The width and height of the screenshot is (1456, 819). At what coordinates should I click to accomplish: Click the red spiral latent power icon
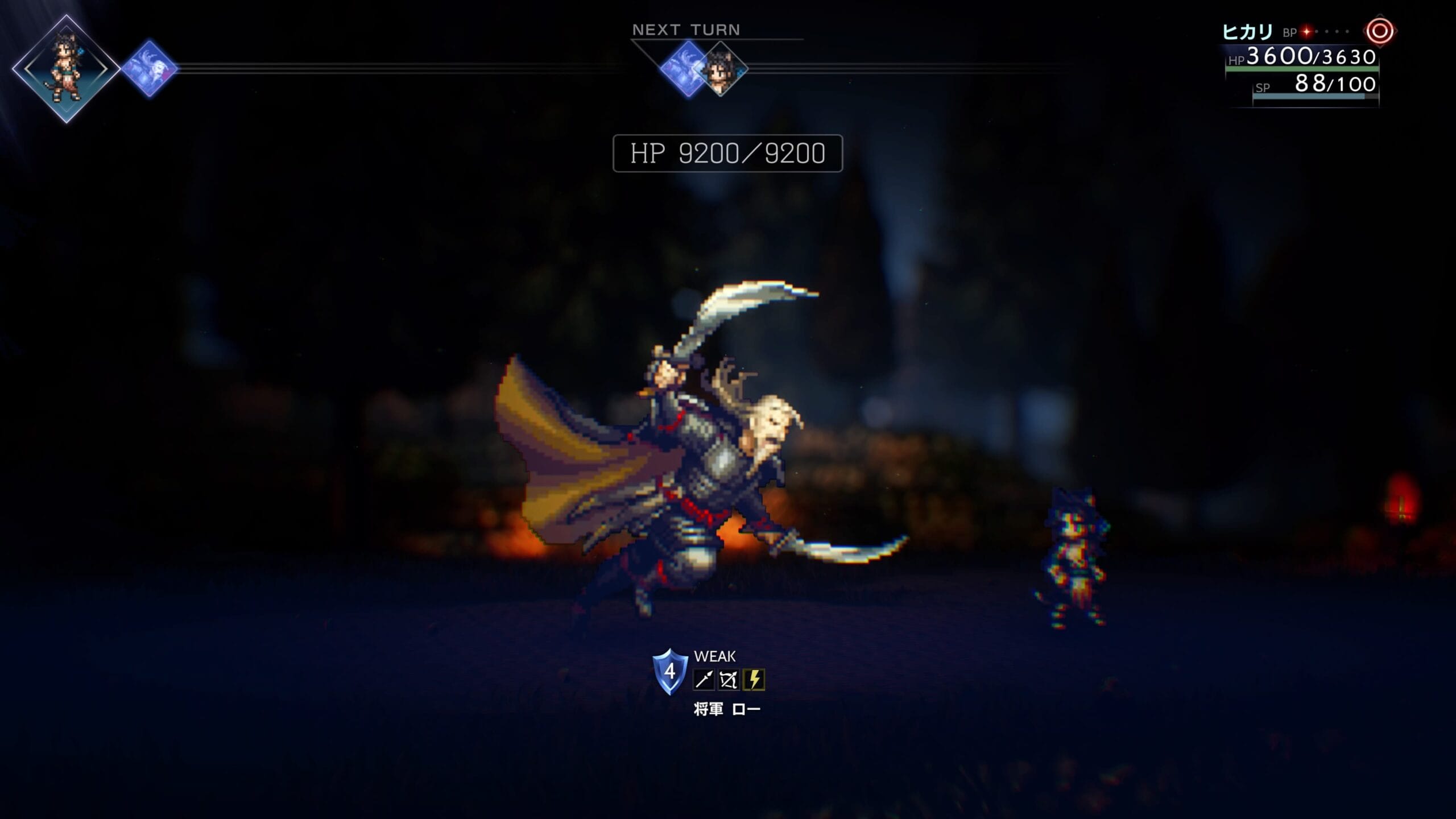pos(1379,31)
